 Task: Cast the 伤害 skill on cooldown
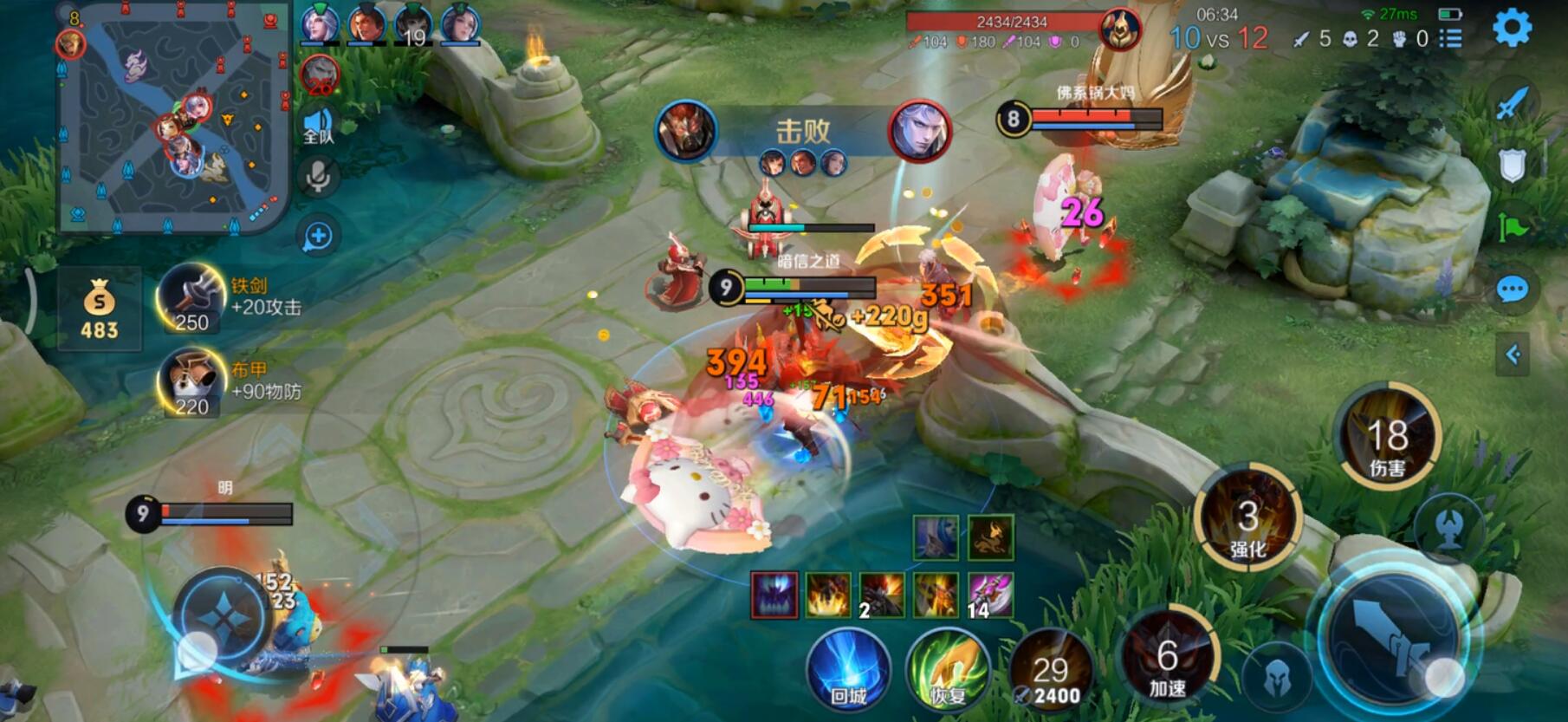(x=1386, y=435)
